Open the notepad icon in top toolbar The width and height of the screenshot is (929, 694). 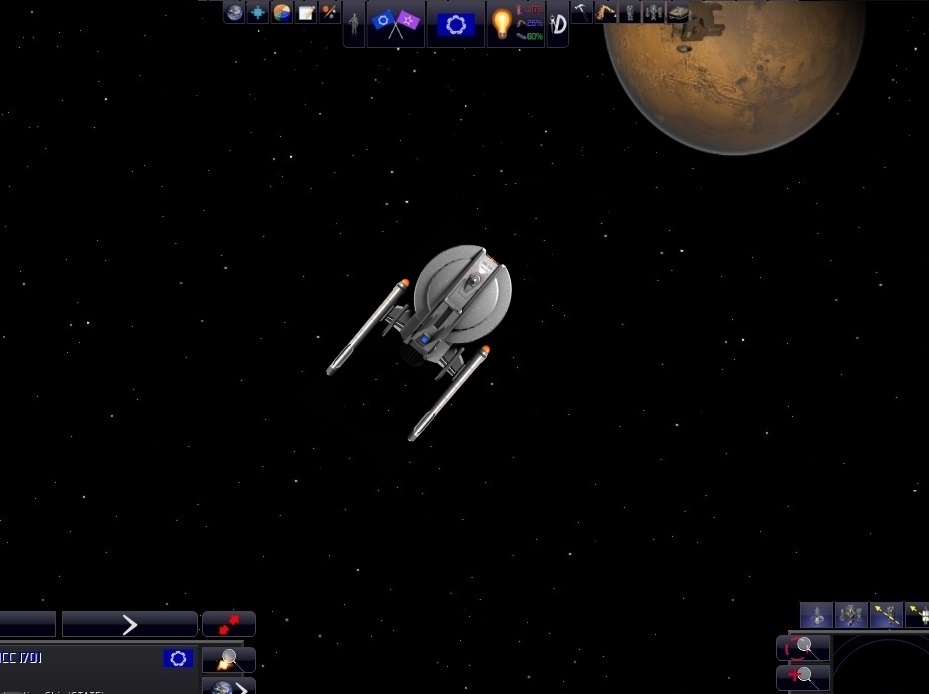307,12
